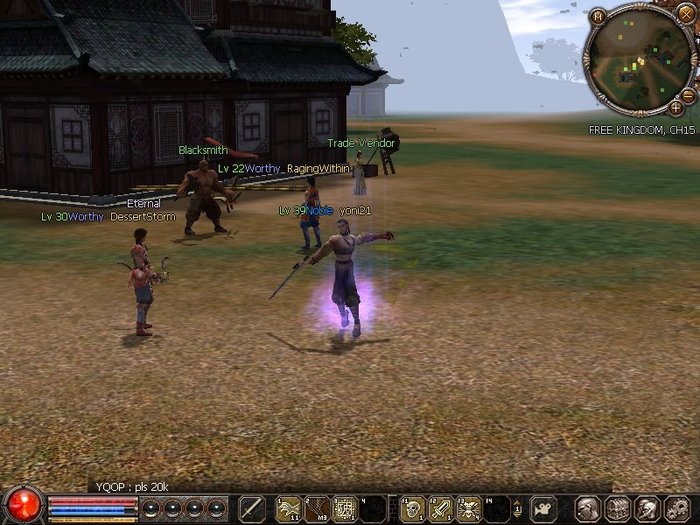Zoom in the minimap with the plus button
700x525 pixels.
click(x=676, y=107)
